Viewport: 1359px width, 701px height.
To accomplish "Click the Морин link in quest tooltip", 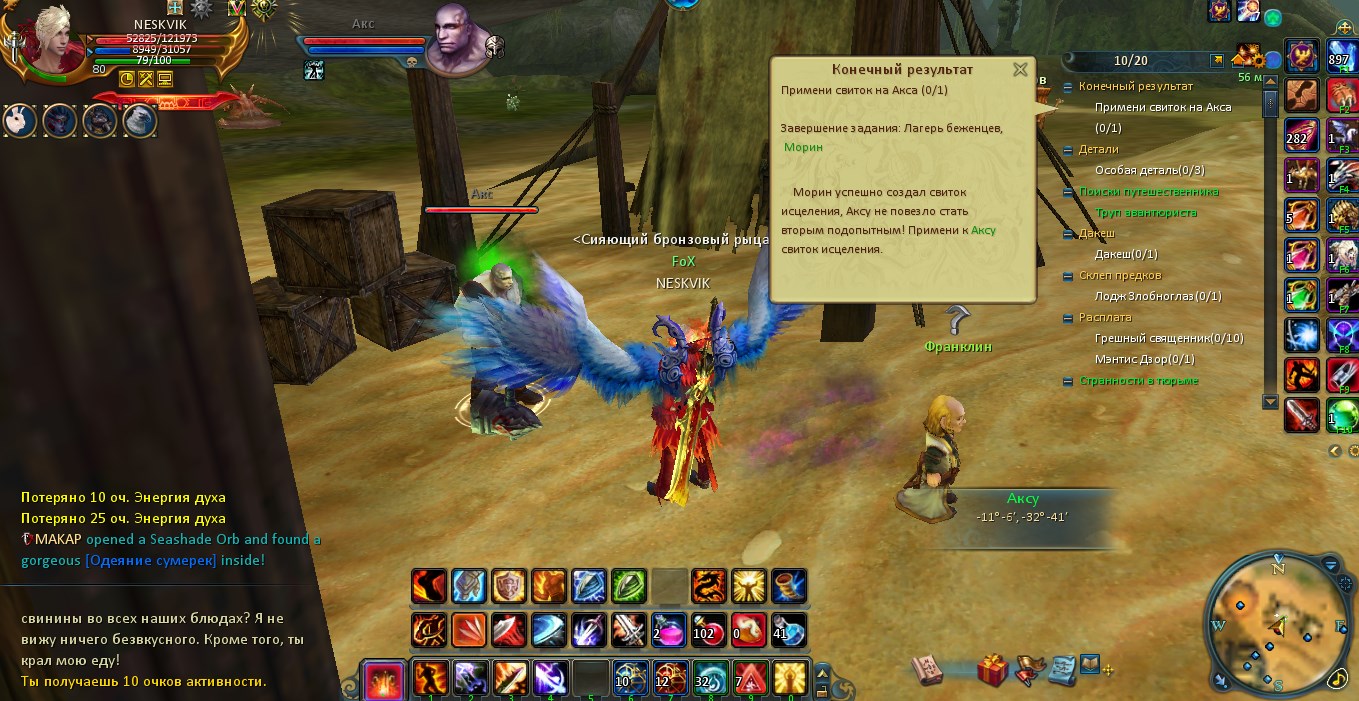I will [x=803, y=147].
